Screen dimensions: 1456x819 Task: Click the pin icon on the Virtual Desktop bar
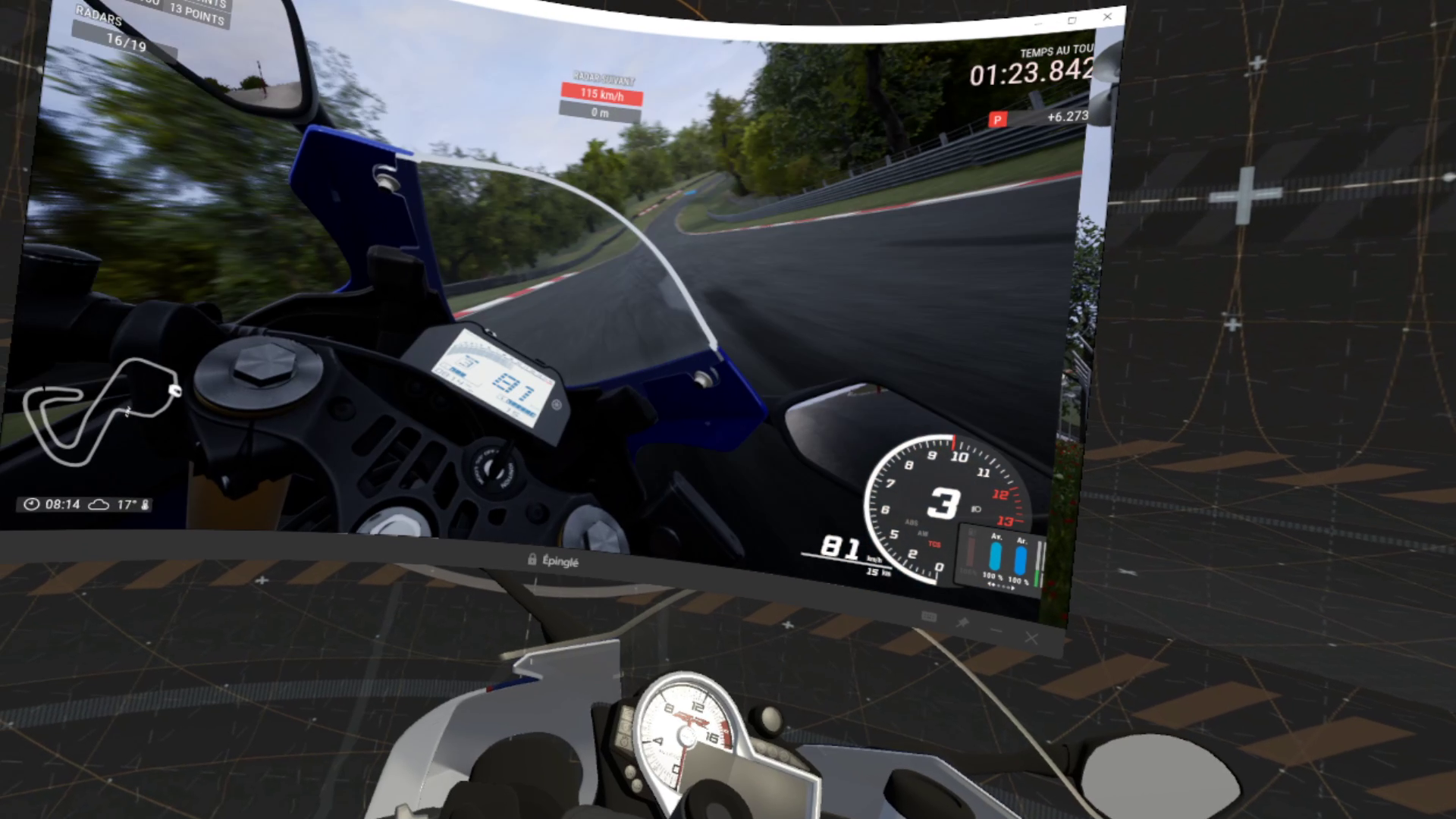(x=963, y=621)
